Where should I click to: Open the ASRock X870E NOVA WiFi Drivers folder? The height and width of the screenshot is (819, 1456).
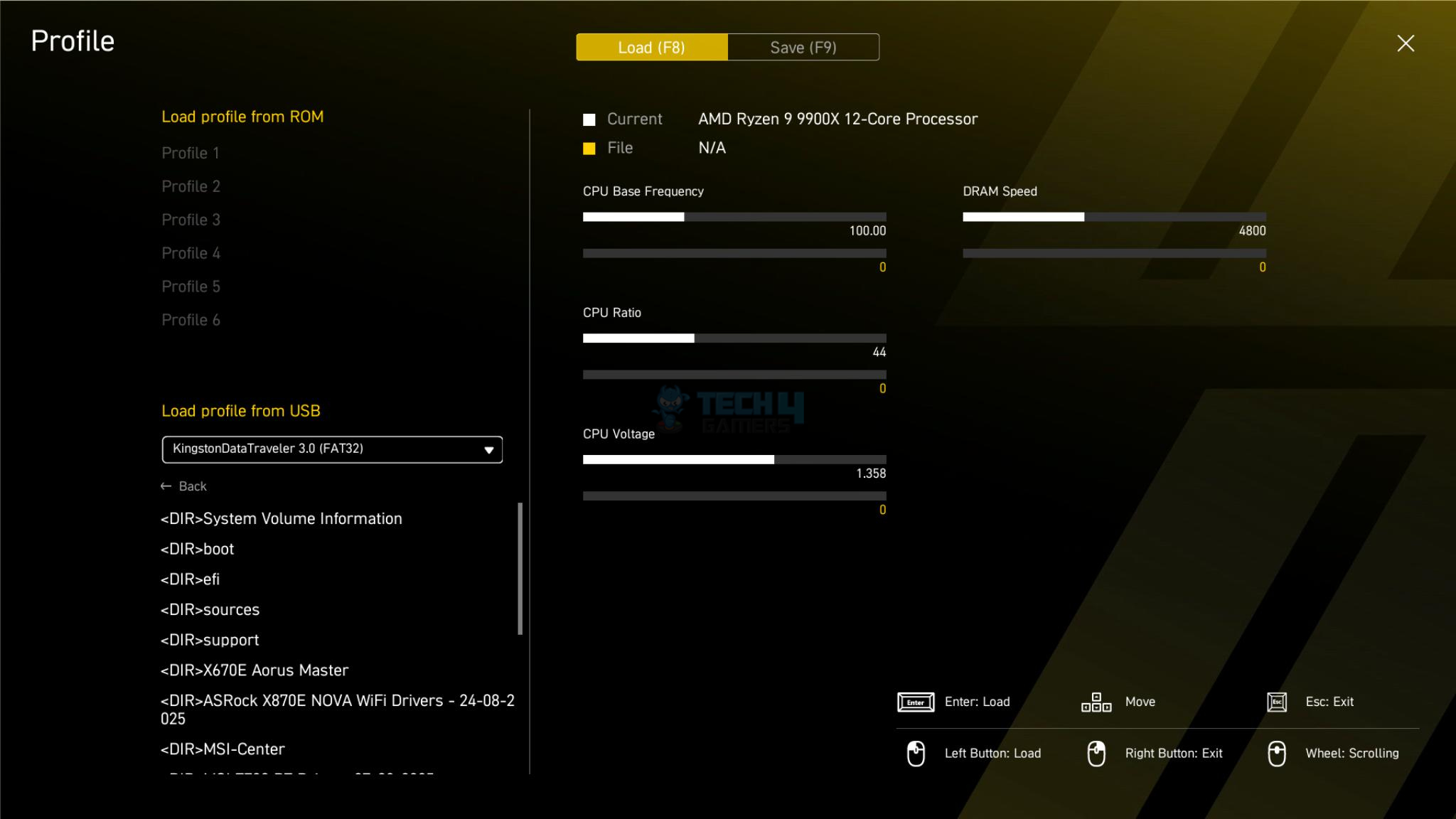click(337, 709)
